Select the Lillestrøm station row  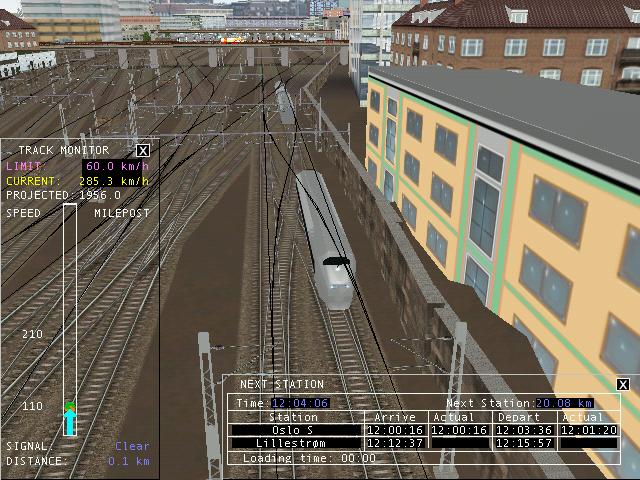tap(295, 443)
